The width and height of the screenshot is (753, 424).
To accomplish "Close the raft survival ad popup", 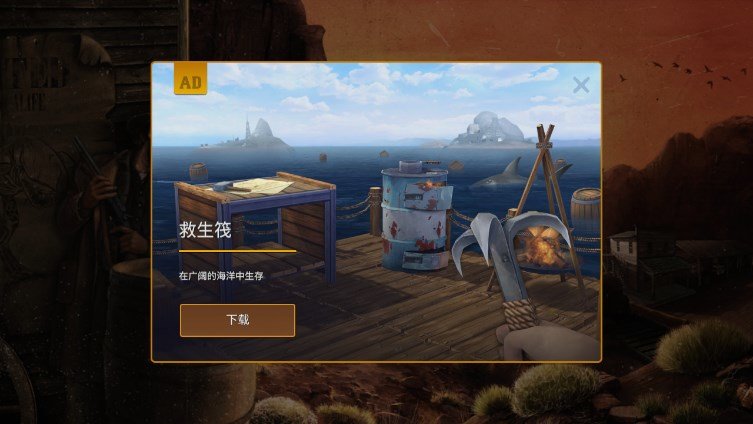I will [x=581, y=85].
